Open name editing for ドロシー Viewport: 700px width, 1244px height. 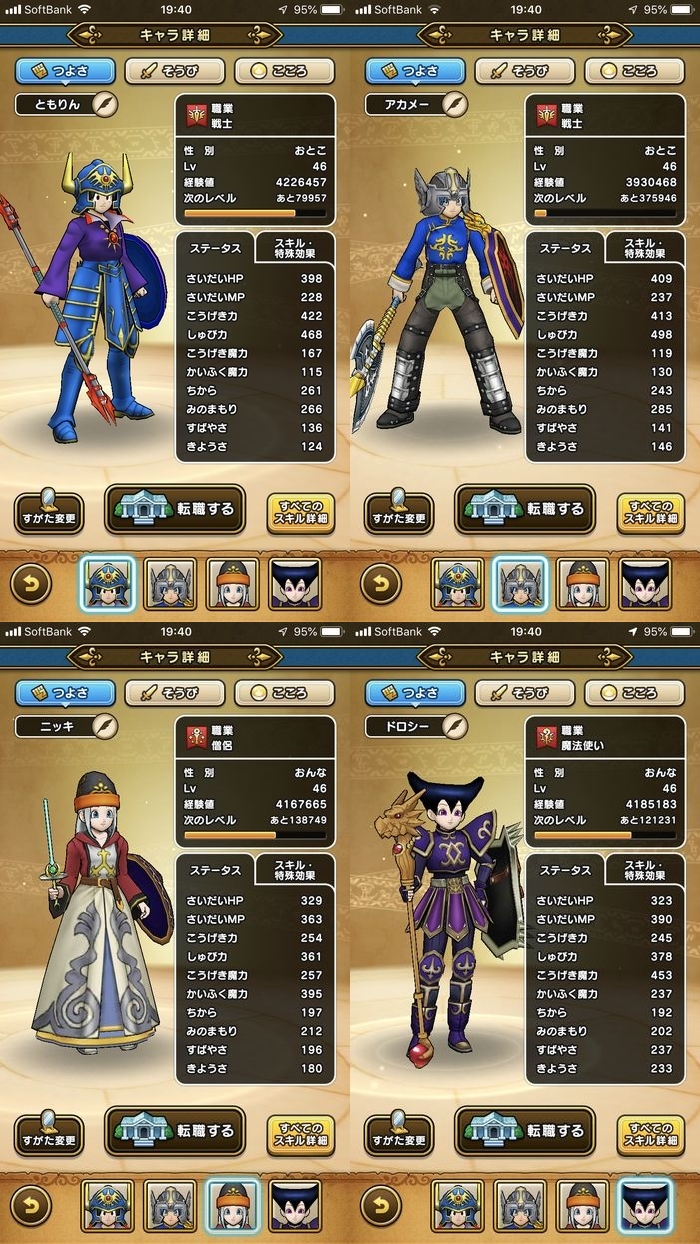pos(454,726)
